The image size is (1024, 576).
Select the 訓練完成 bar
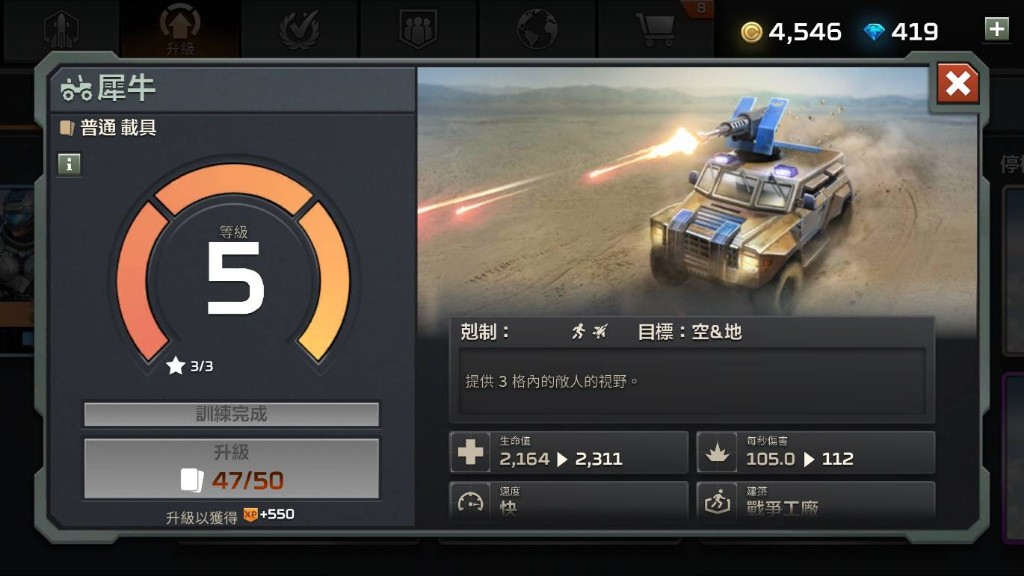[231, 414]
